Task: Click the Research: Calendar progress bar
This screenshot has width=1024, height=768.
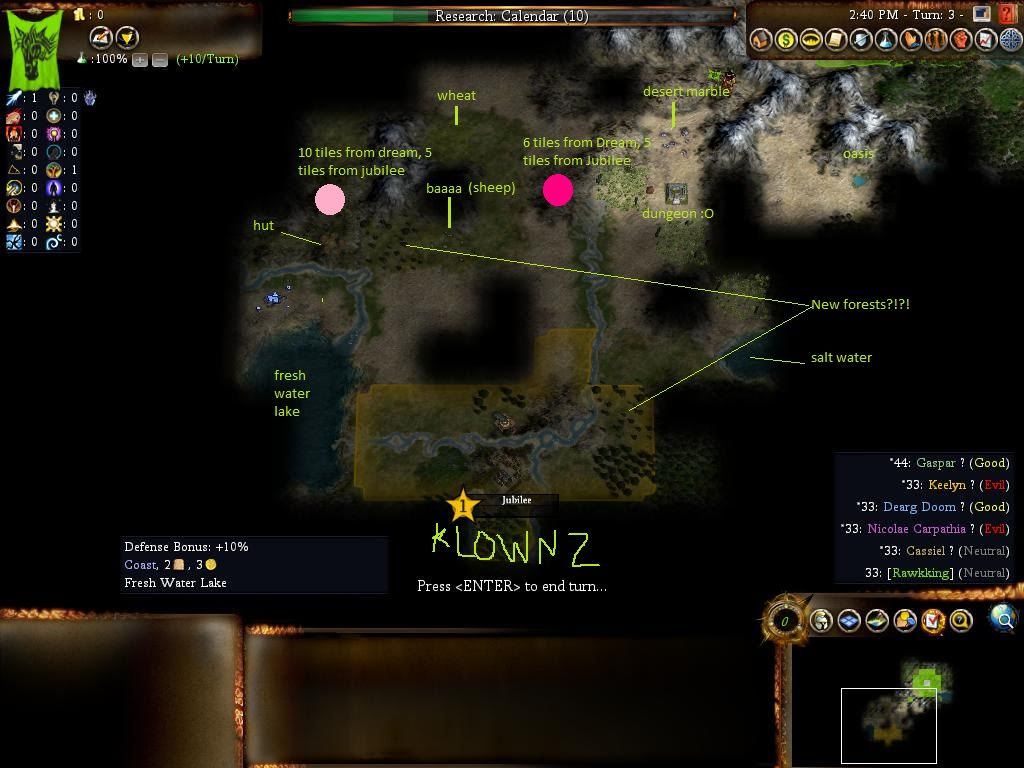Action: tap(512, 16)
